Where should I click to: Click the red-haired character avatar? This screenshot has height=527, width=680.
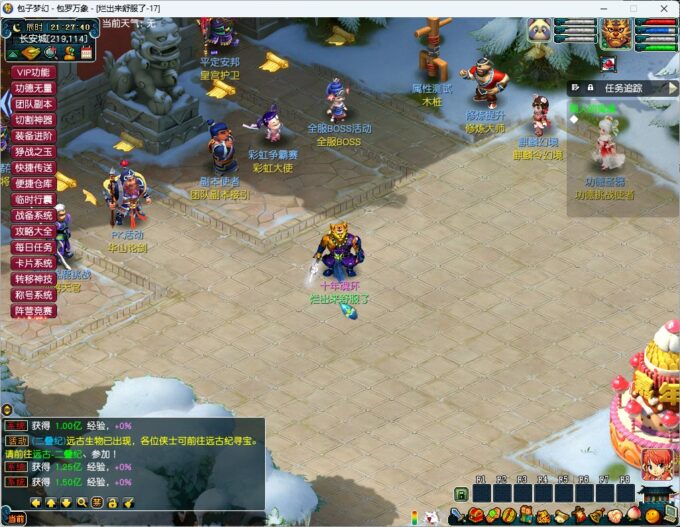pos(657,464)
